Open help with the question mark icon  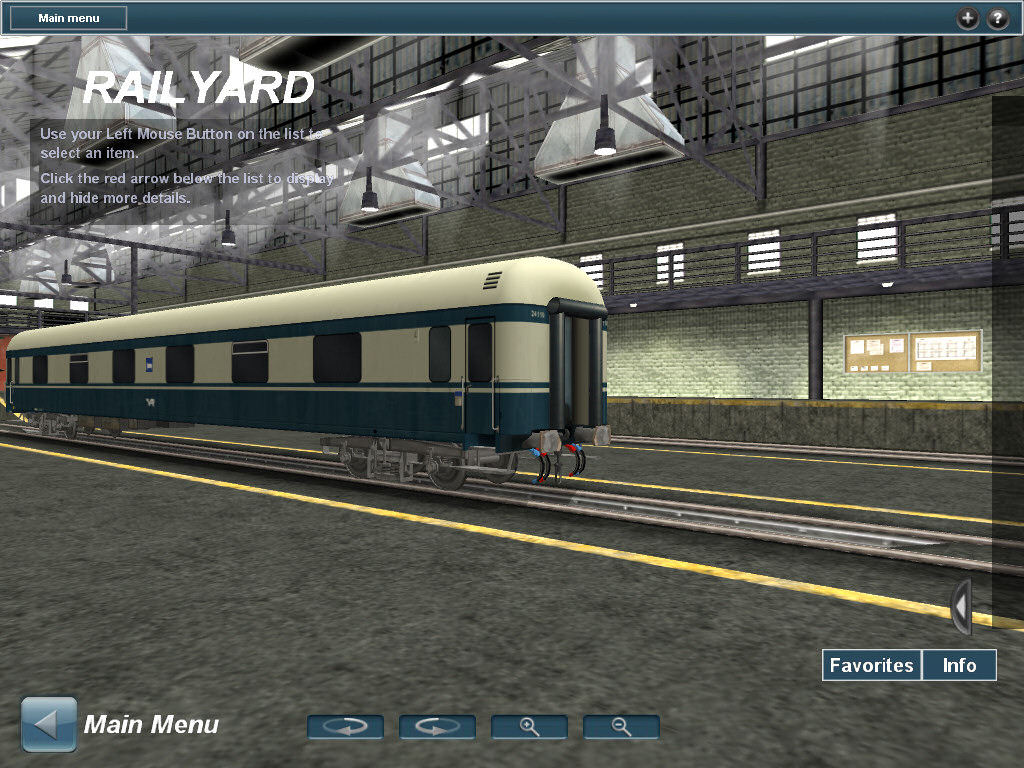(x=997, y=18)
